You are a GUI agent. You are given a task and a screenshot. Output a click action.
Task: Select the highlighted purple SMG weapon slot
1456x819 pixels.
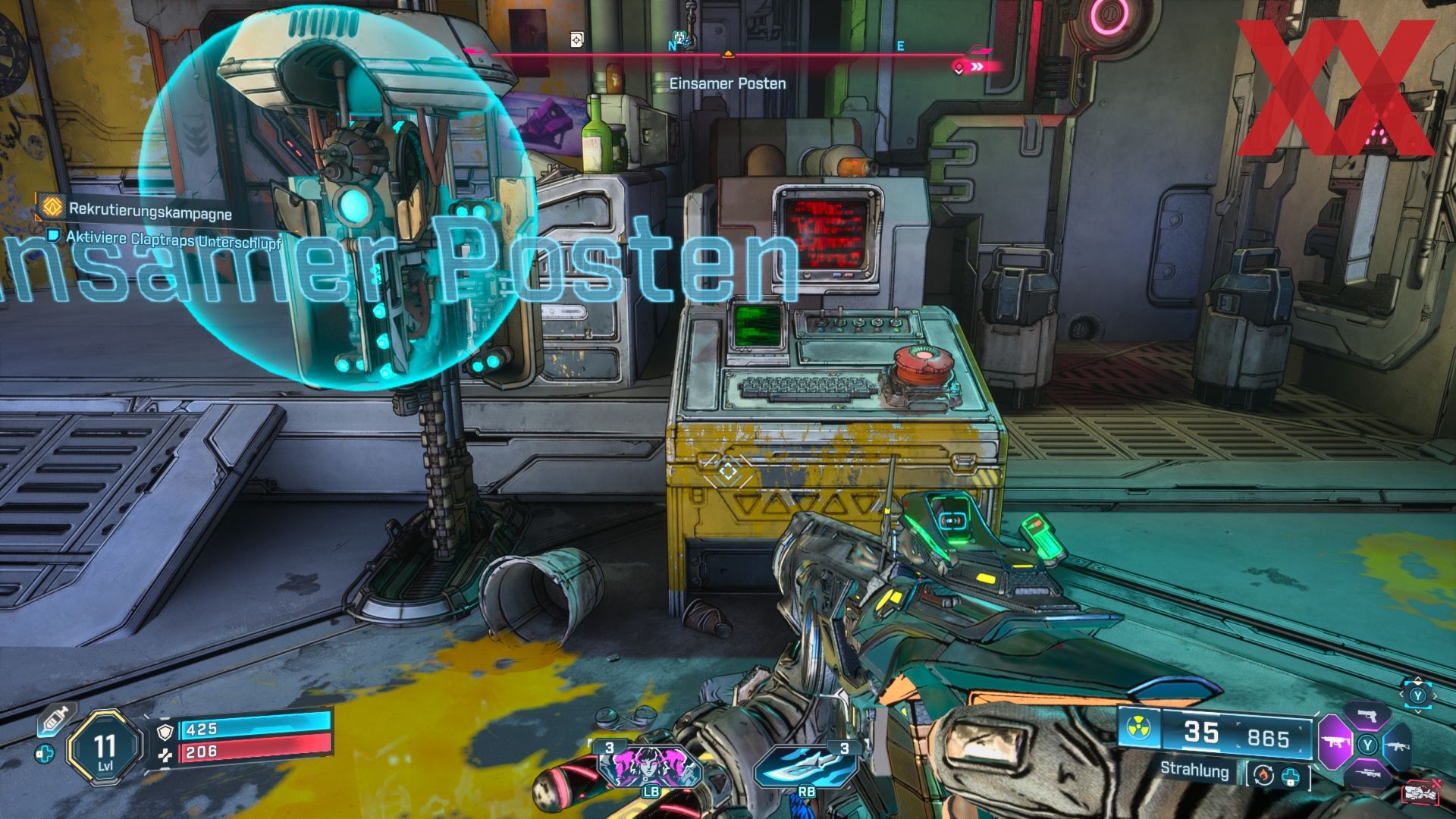click(1334, 742)
